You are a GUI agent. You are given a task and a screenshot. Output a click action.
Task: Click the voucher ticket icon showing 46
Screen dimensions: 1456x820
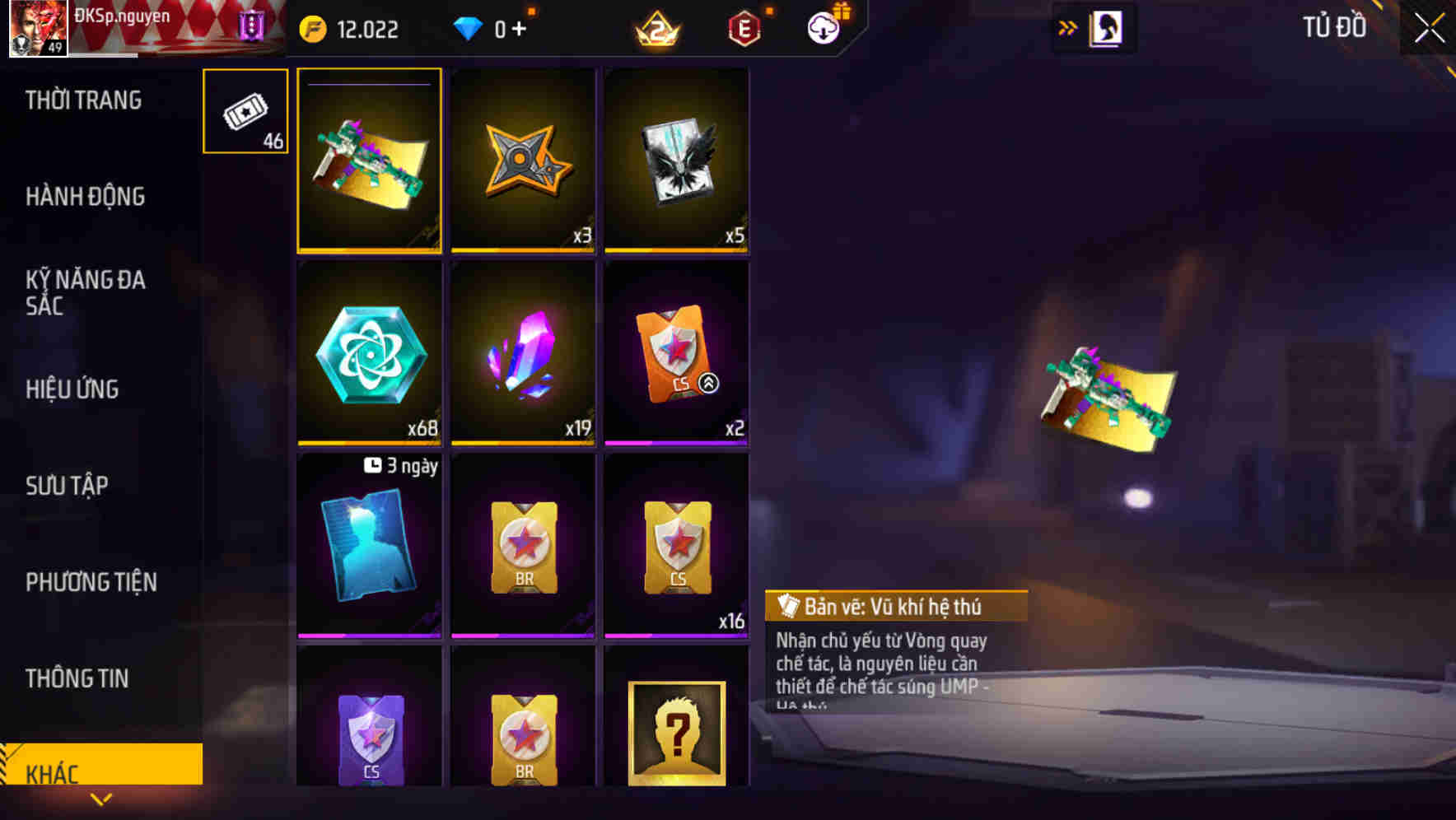[x=245, y=111]
